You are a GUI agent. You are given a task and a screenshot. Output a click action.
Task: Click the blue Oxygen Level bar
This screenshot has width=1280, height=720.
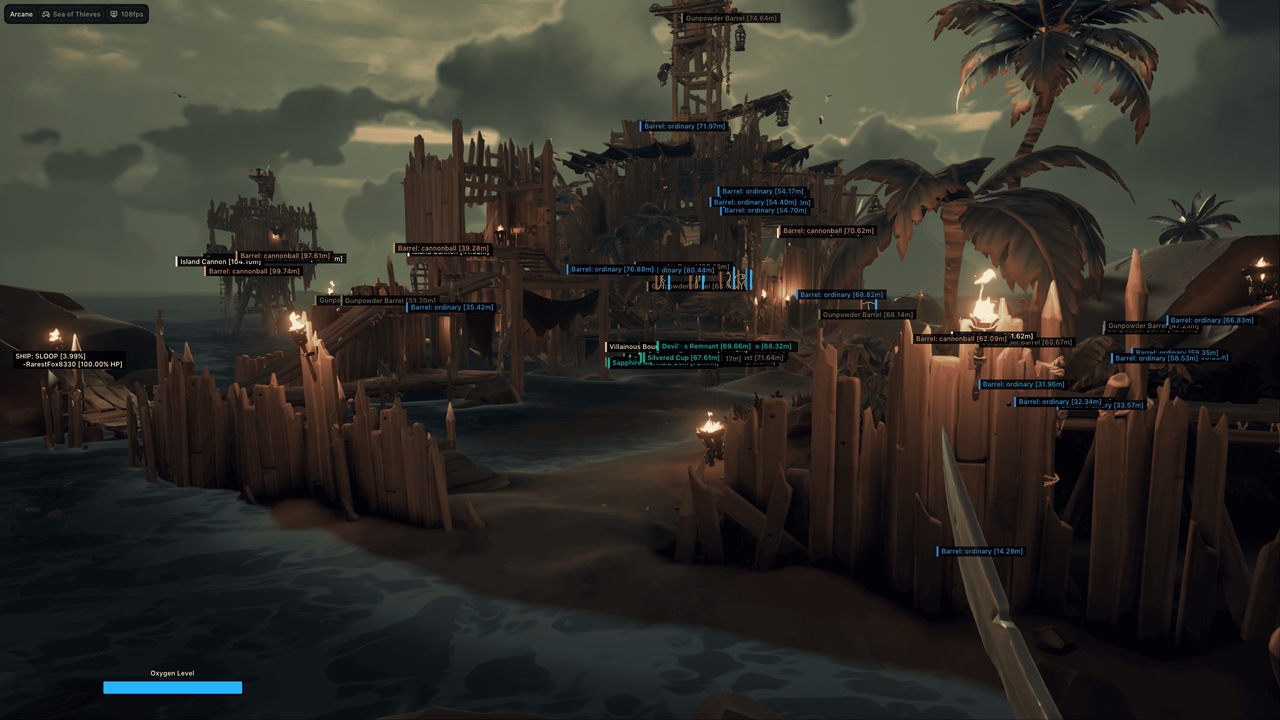172,687
